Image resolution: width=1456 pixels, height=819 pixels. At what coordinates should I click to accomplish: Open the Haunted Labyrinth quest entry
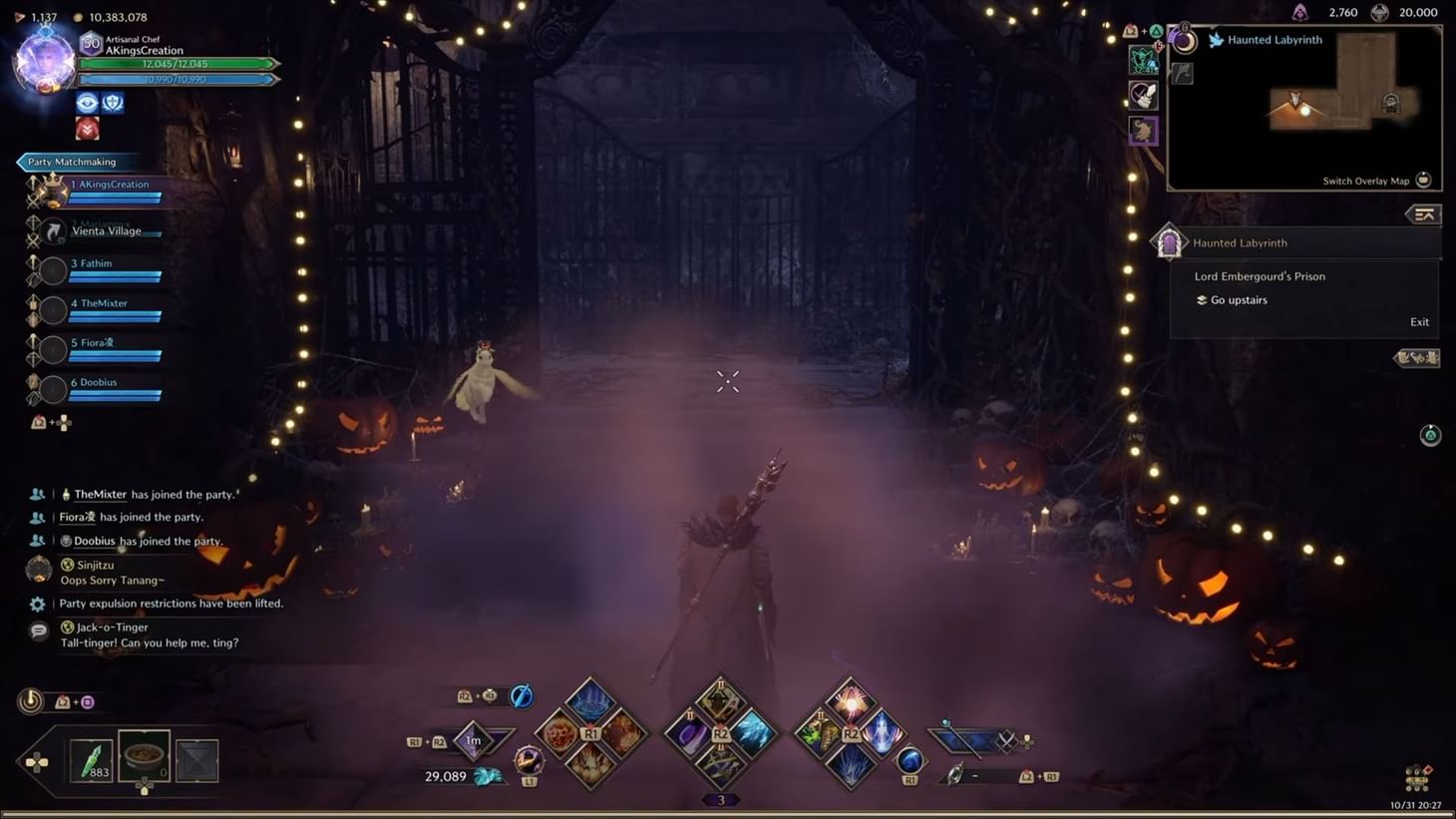click(1240, 242)
